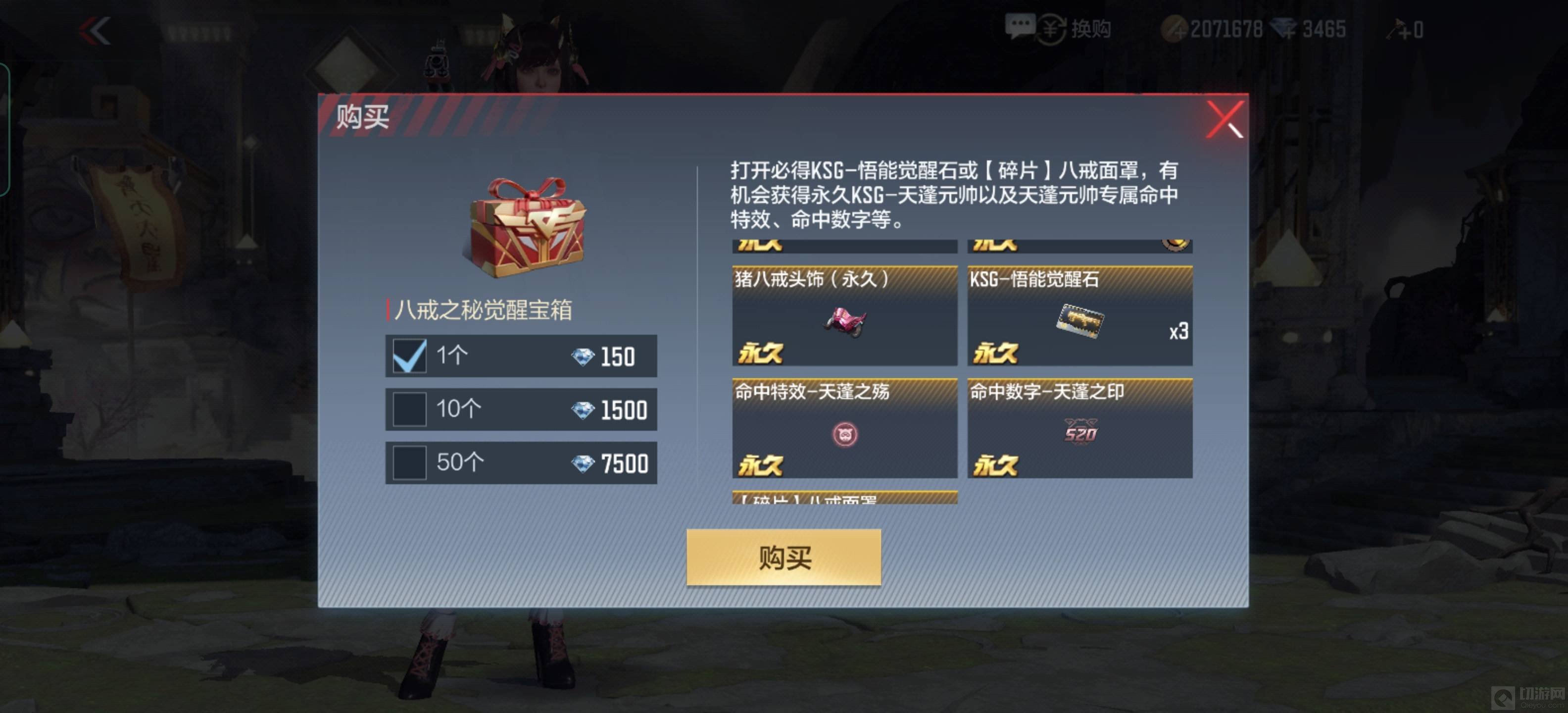Open the 命中数字-天蓬之印 reward tile
Viewport: 1568px width, 713px height.
(x=1079, y=428)
